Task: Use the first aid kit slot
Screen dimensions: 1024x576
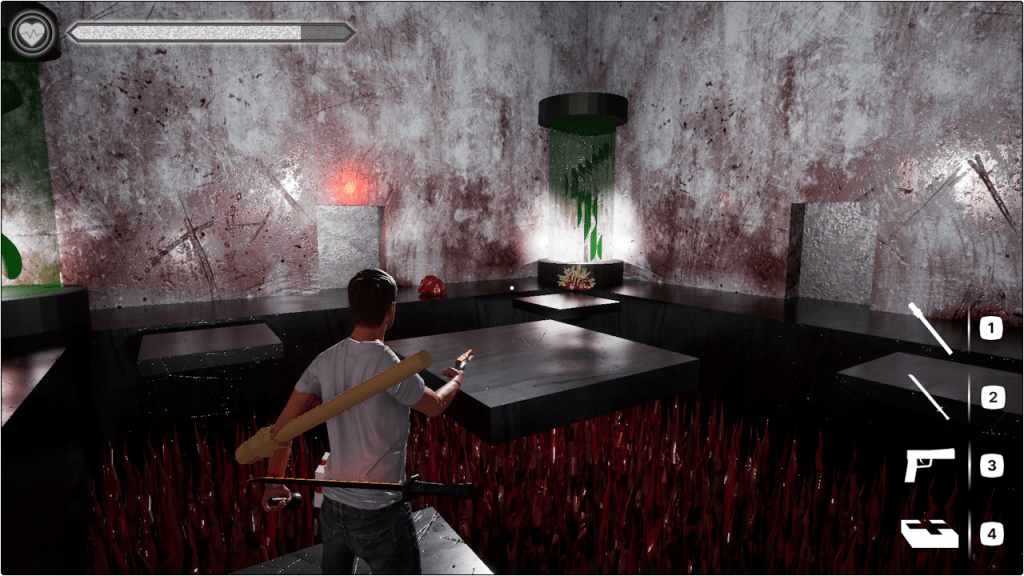Action: coord(930,534)
